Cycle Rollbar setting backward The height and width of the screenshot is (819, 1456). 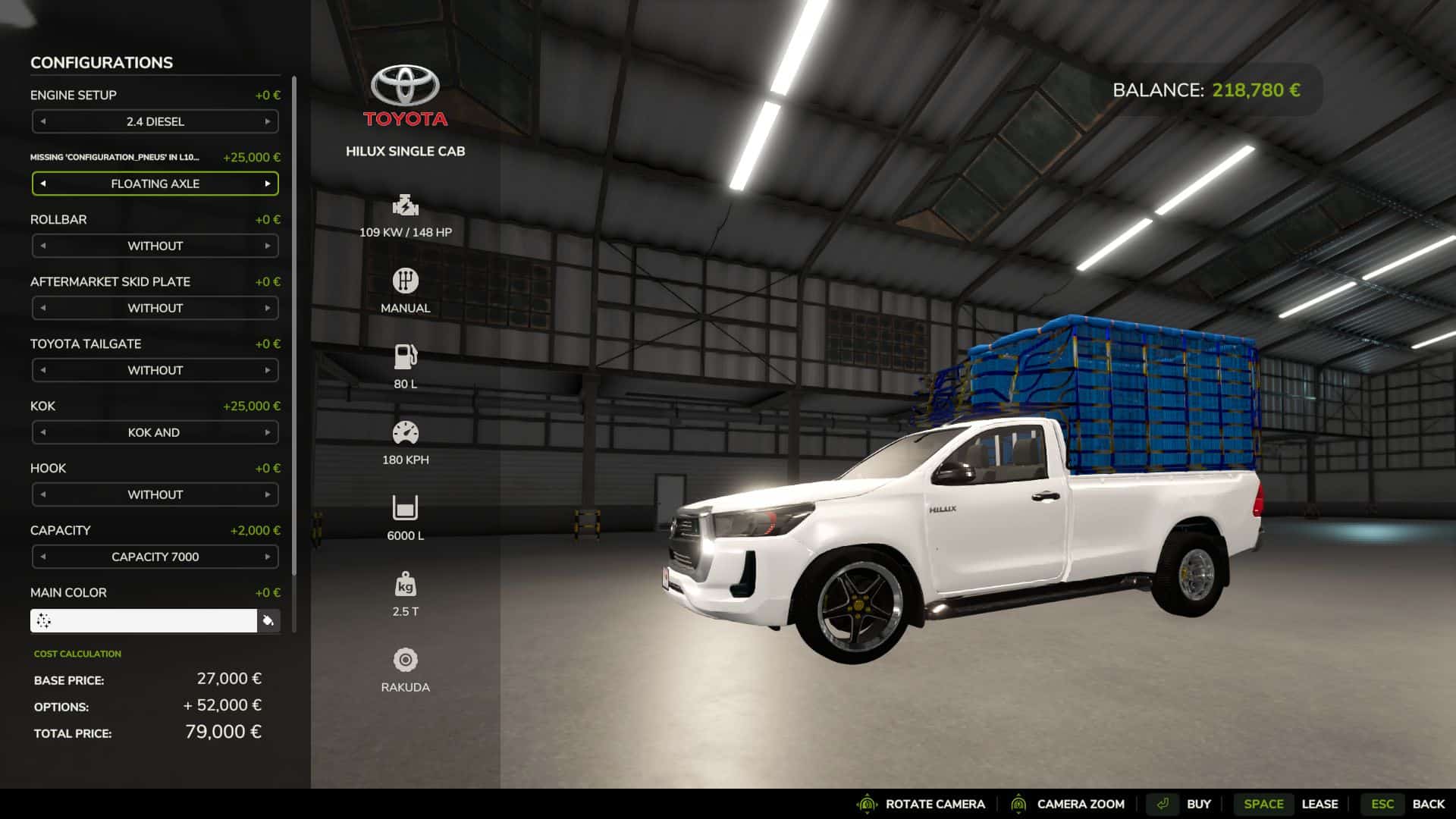(x=43, y=246)
